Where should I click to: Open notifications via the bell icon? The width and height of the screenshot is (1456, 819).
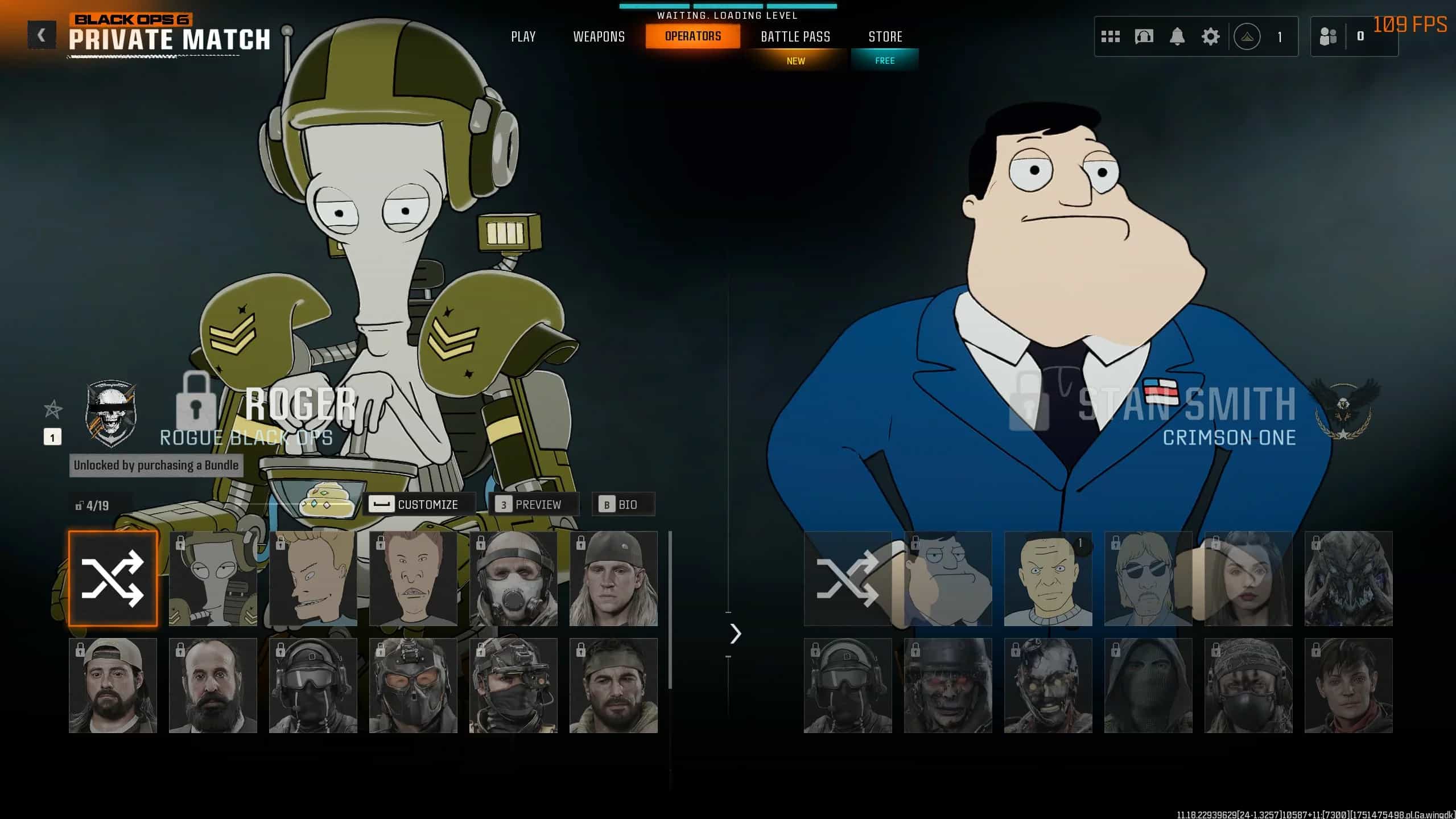coord(1177,36)
